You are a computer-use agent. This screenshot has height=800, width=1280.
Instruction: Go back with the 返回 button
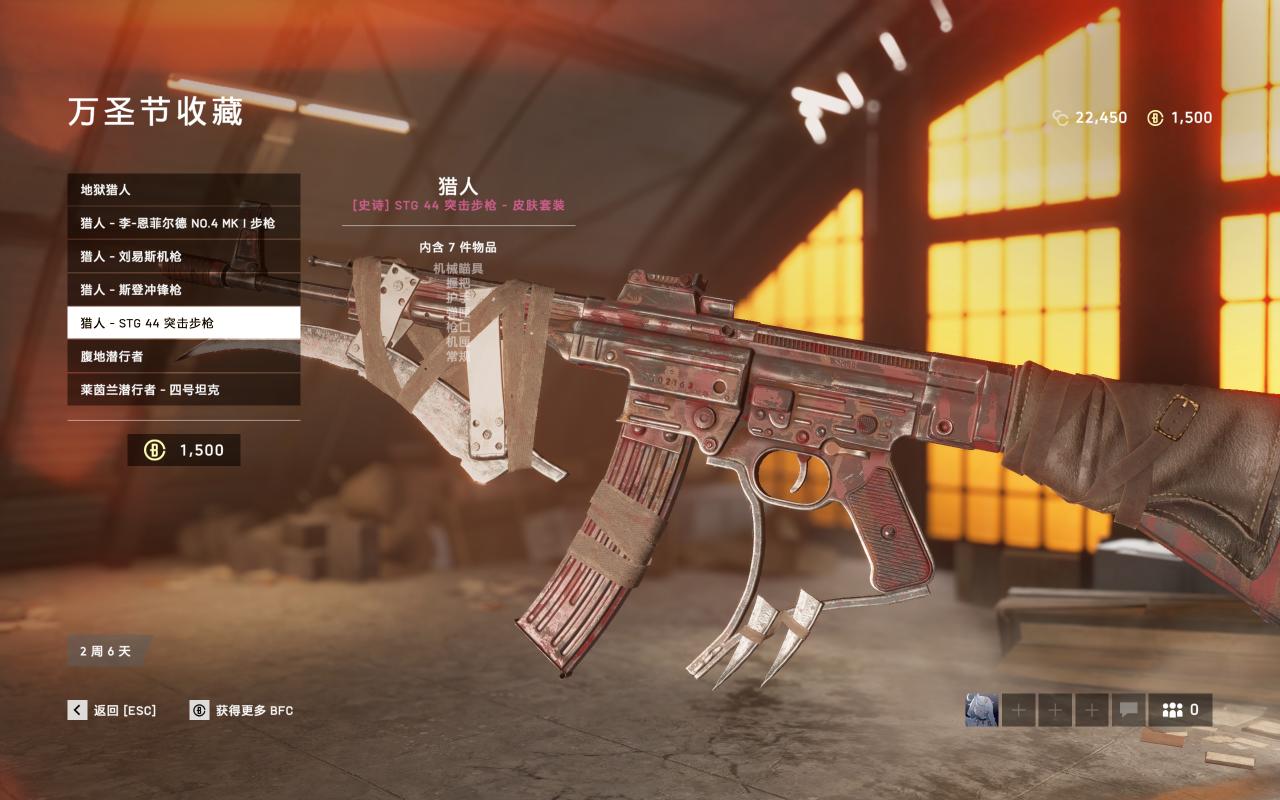pyautogui.click(x=112, y=710)
